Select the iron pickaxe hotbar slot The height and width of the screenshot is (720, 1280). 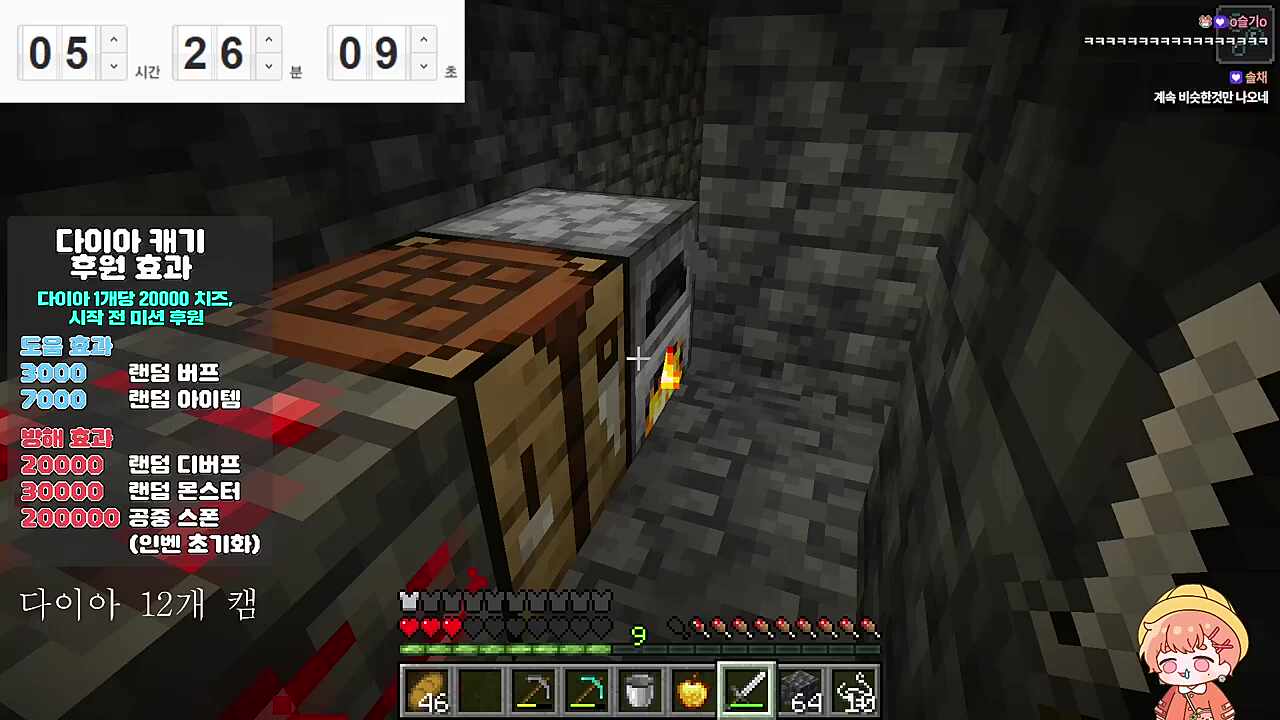532,690
